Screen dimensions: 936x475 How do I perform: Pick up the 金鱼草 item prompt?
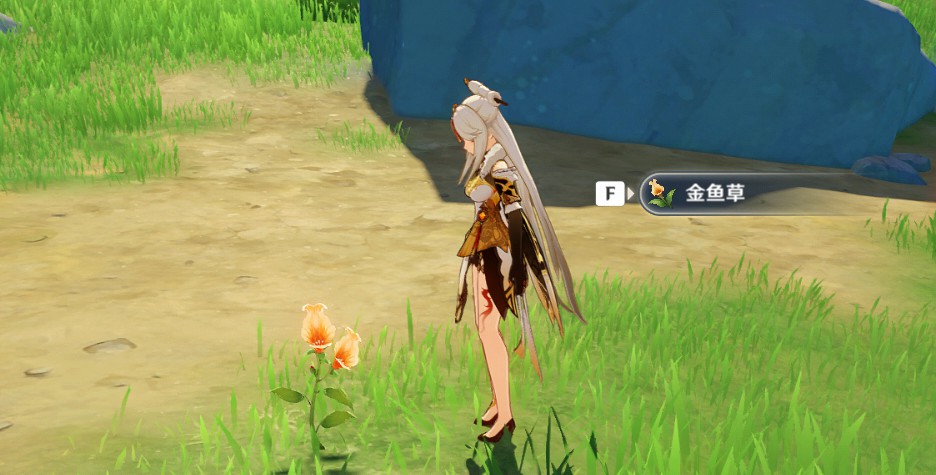tap(714, 194)
